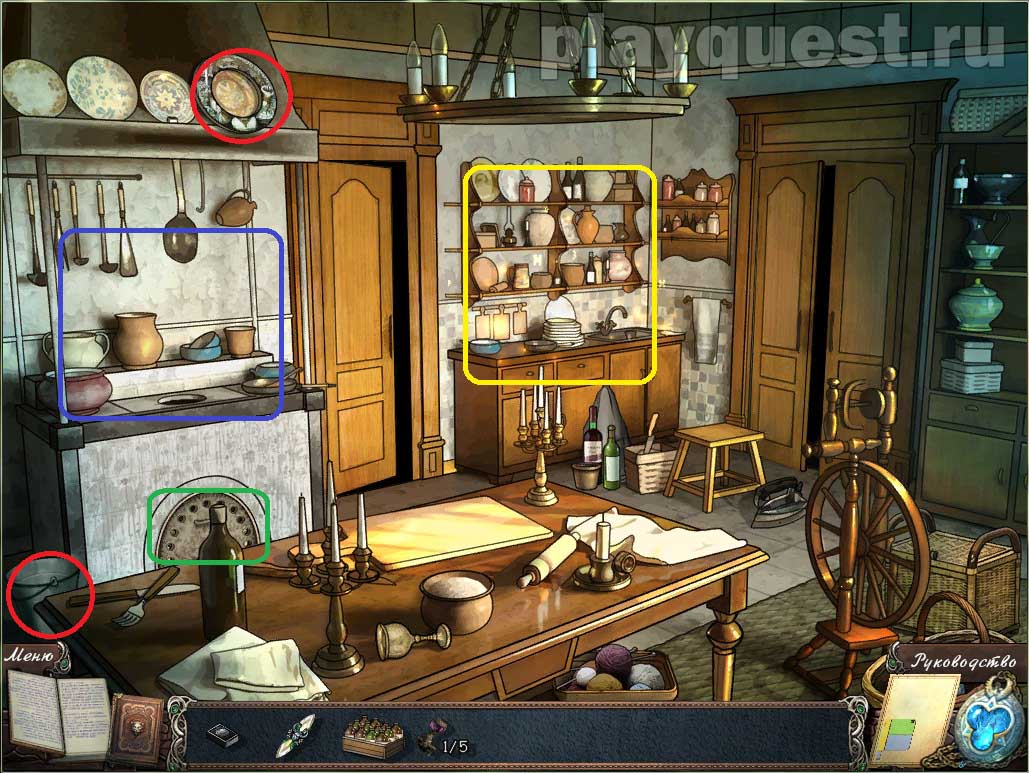Select the matchbox inventory item
This screenshot has width=1029, height=773.
[x=223, y=736]
